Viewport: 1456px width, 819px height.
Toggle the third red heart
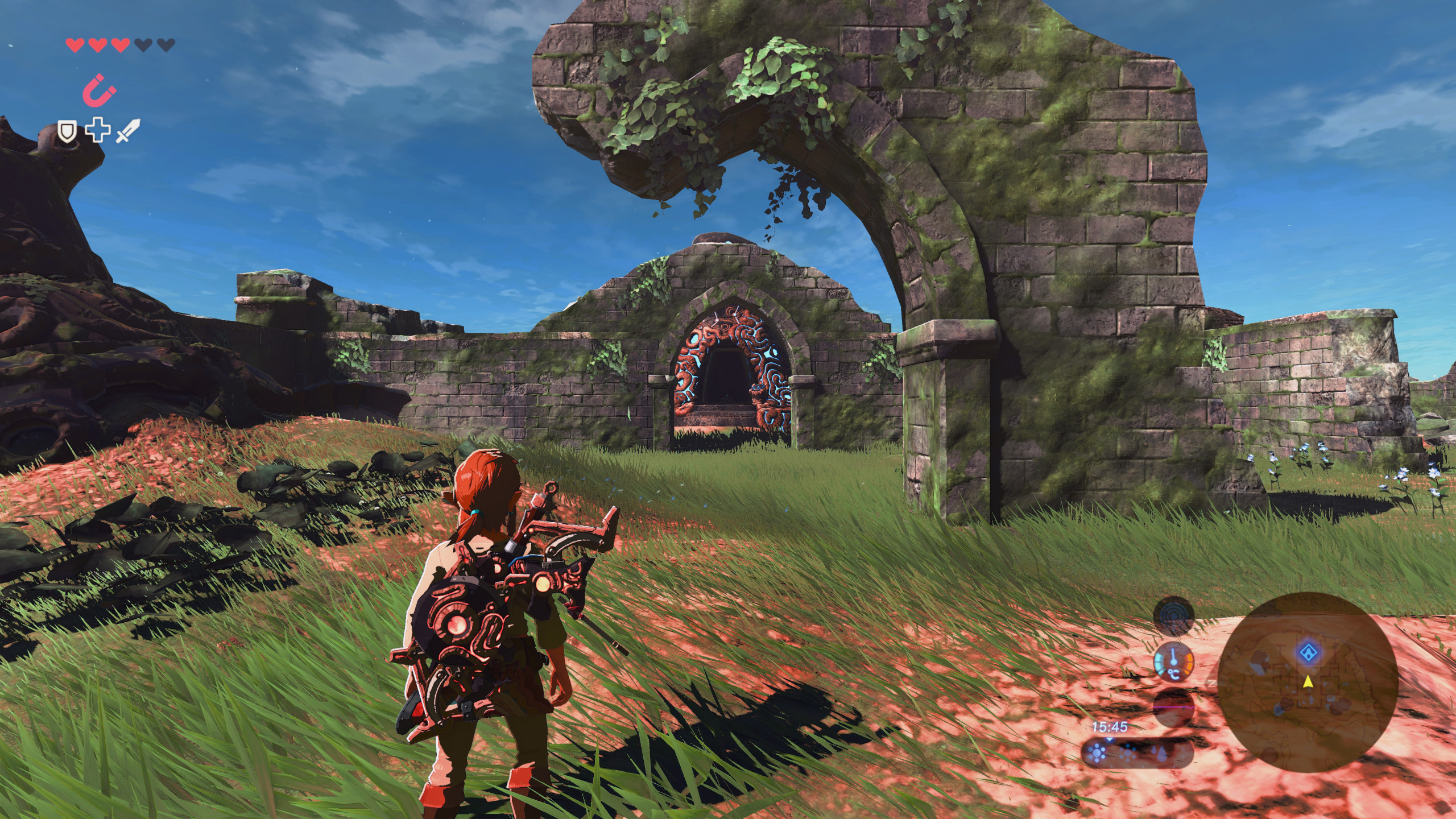(121, 44)
